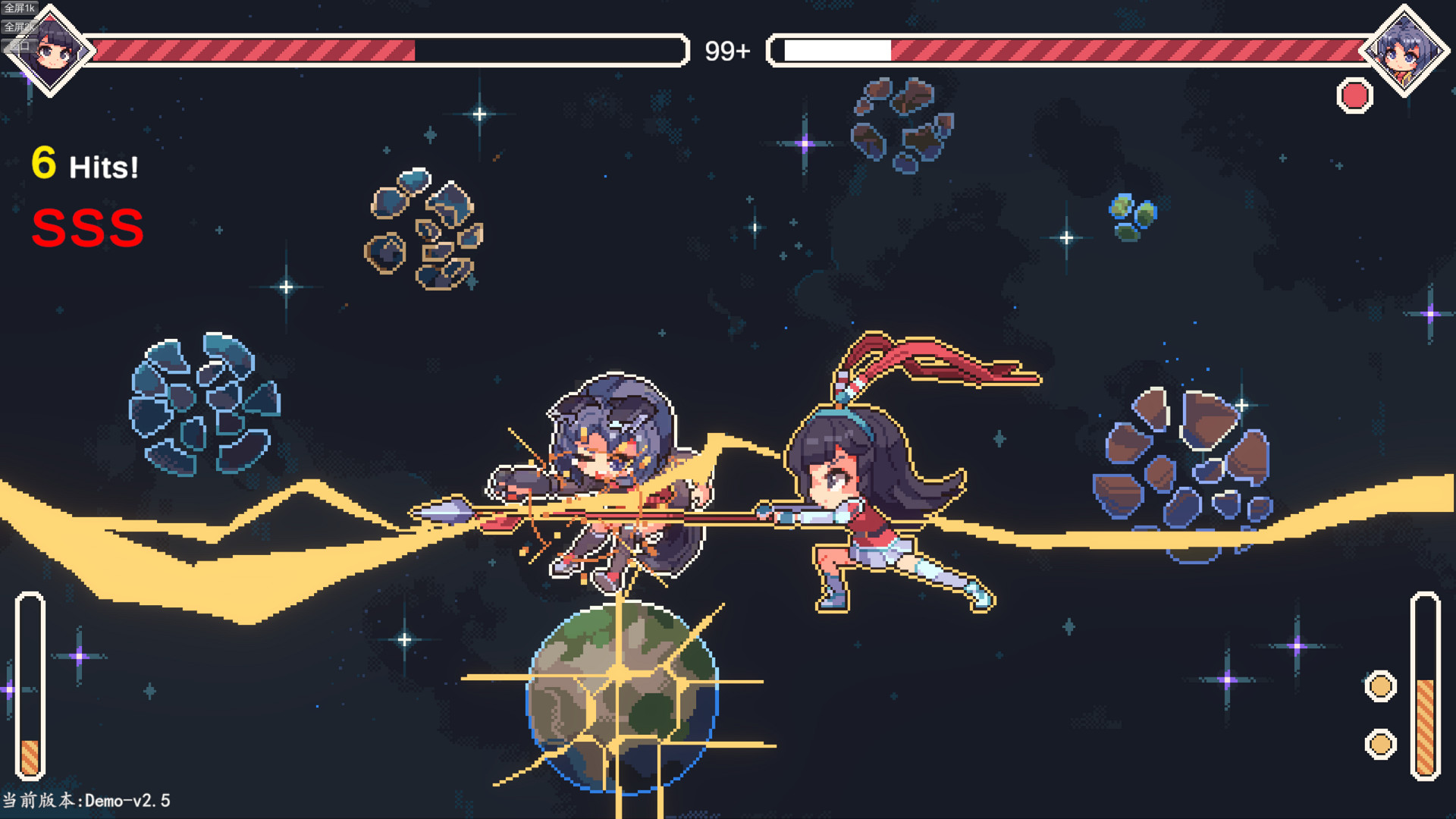Click the right player's diamond portrait
This screenshot has width=1456, height=819.
point(1407,52)
